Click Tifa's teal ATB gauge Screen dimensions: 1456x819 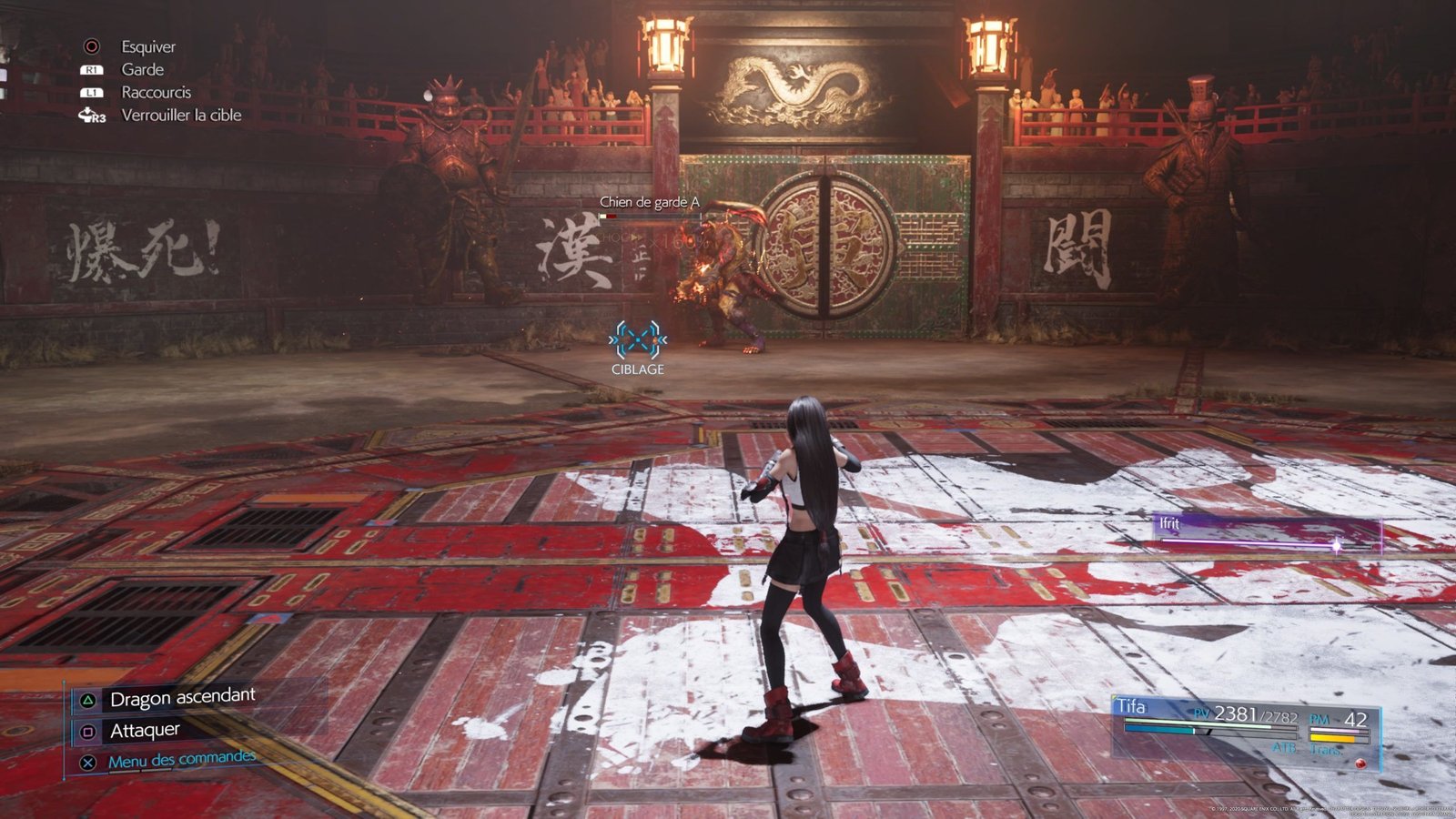tap(1158, 730)
